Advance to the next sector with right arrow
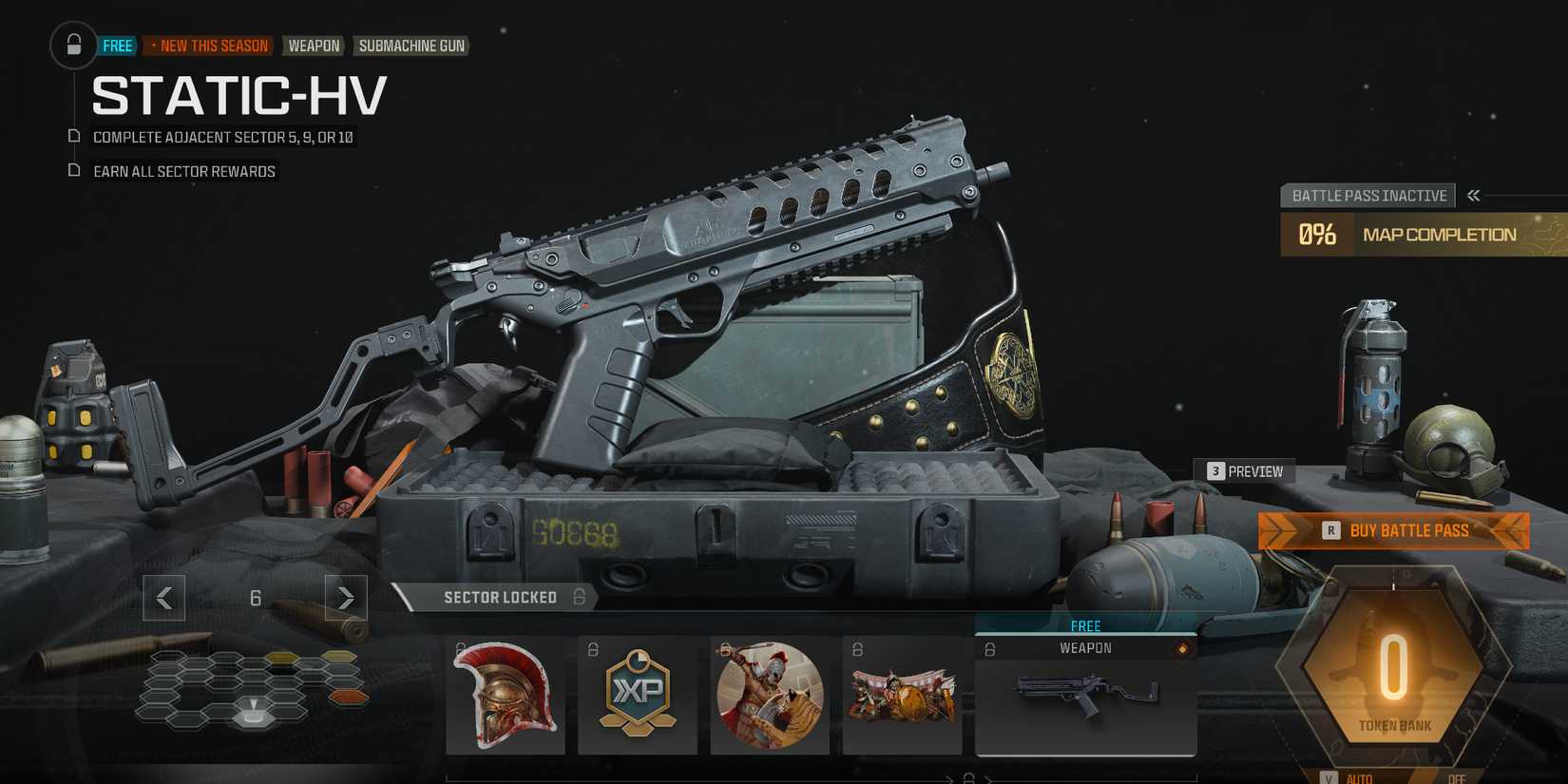Screen dimensions: 1568x784 [345, 598]
